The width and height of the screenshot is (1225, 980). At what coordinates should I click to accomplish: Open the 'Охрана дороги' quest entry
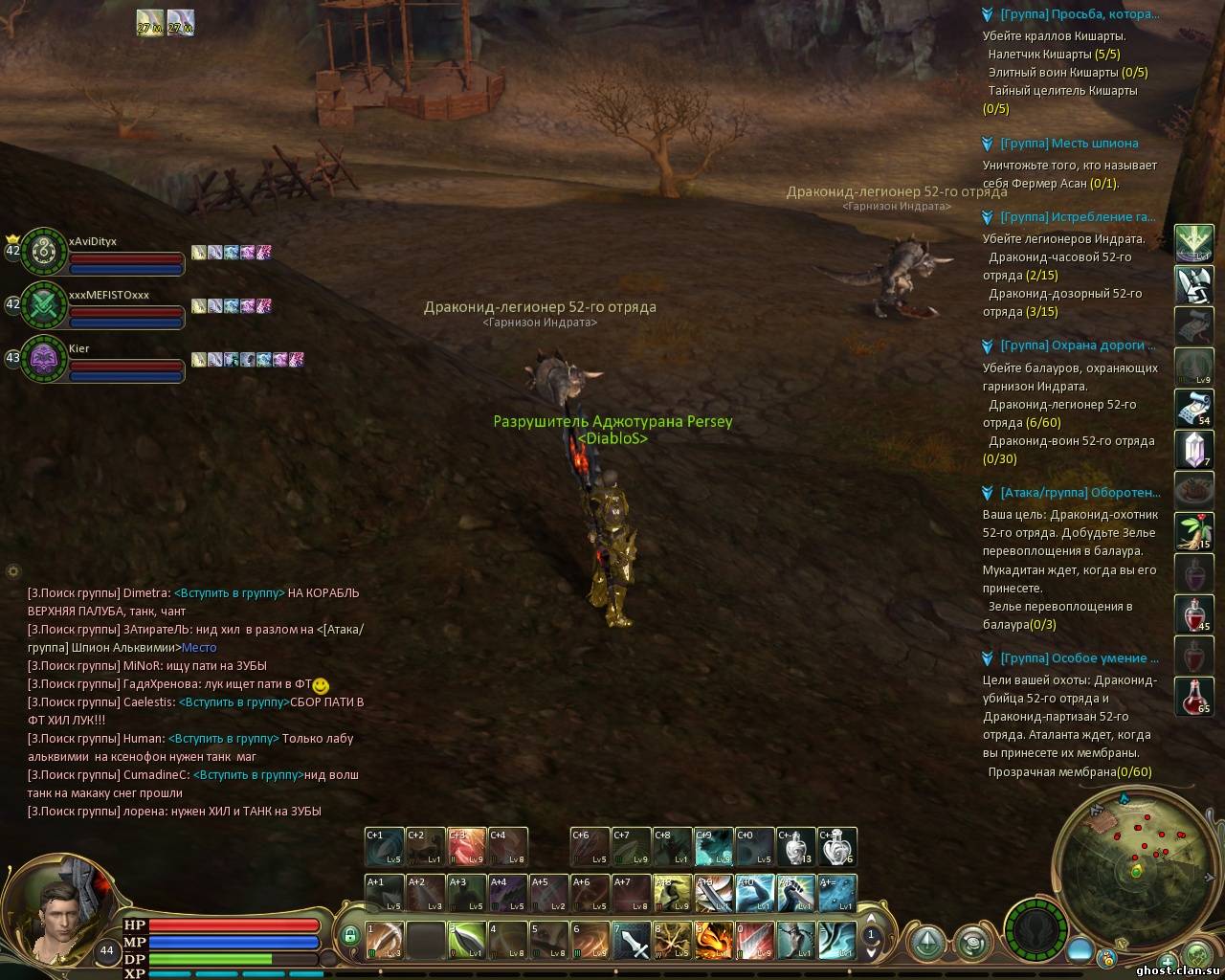tap(1078, 345)
